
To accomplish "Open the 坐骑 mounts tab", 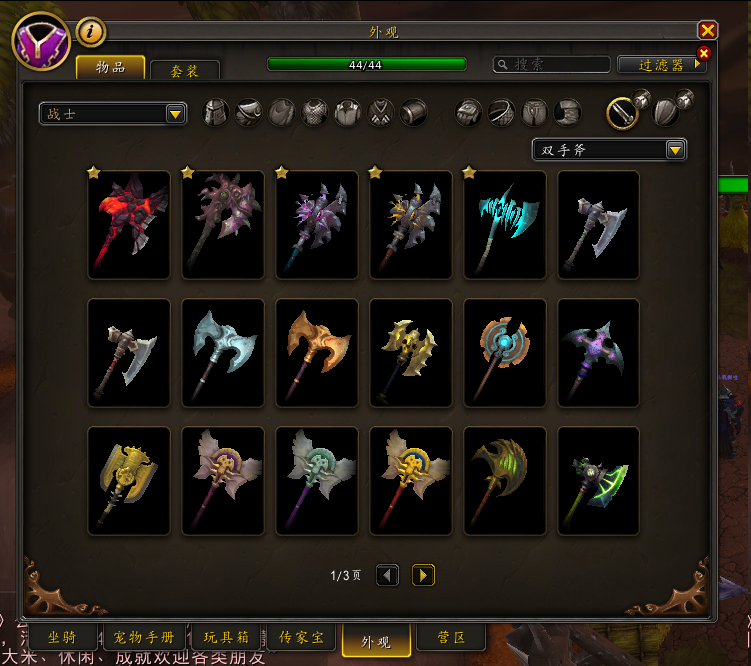I will coord(62,637).
